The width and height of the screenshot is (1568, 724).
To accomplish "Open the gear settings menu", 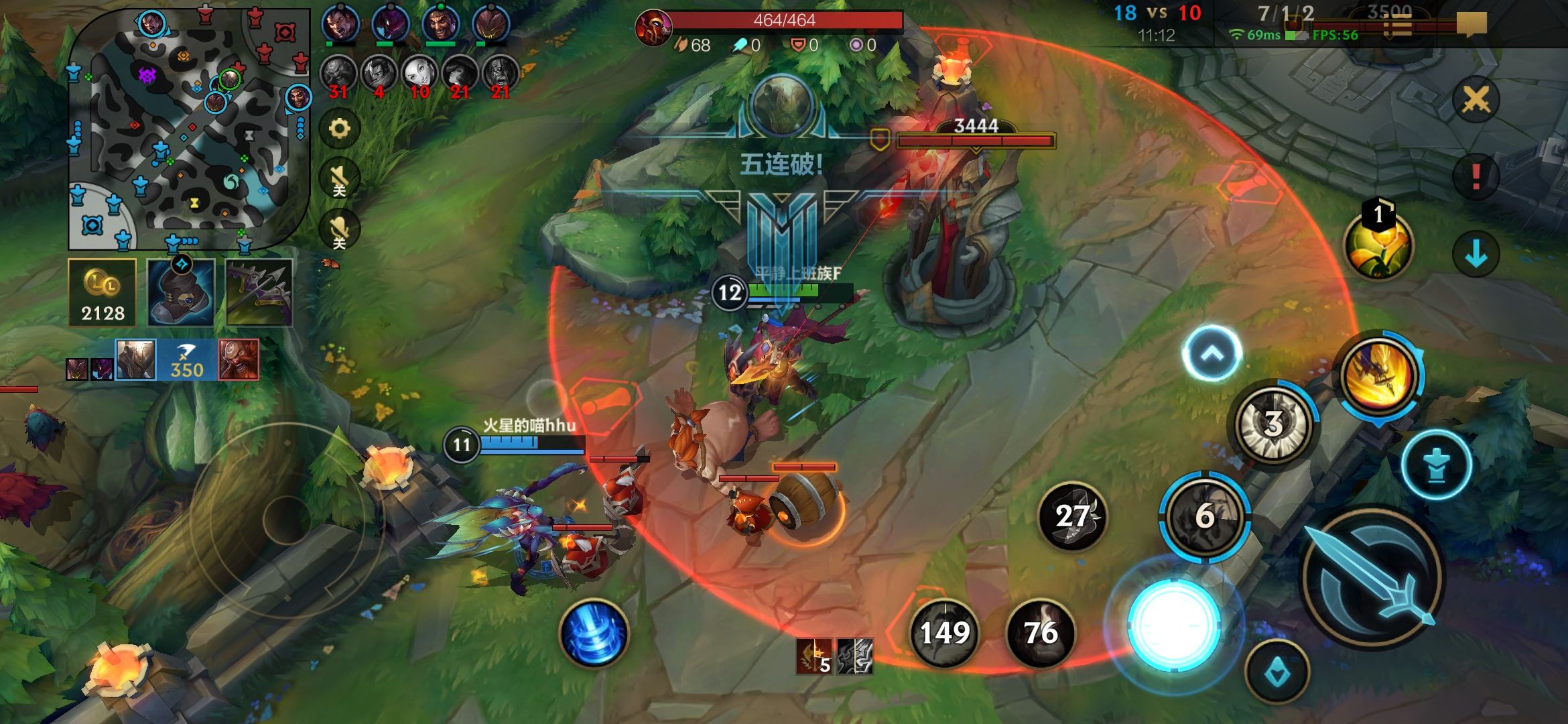I will (x=340, y=128).
